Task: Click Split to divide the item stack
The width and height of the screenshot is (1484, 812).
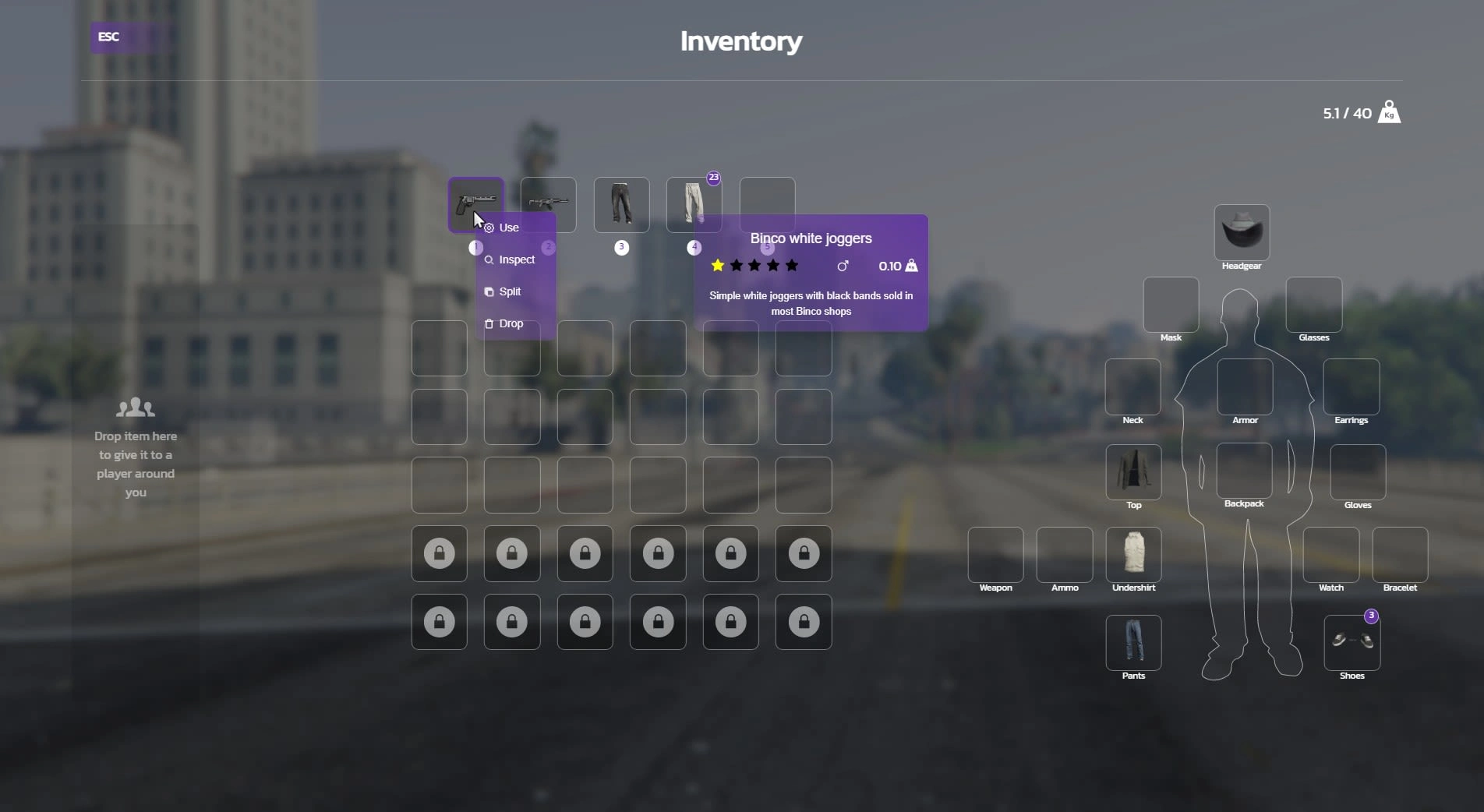Action: click(x=510, y=291)
